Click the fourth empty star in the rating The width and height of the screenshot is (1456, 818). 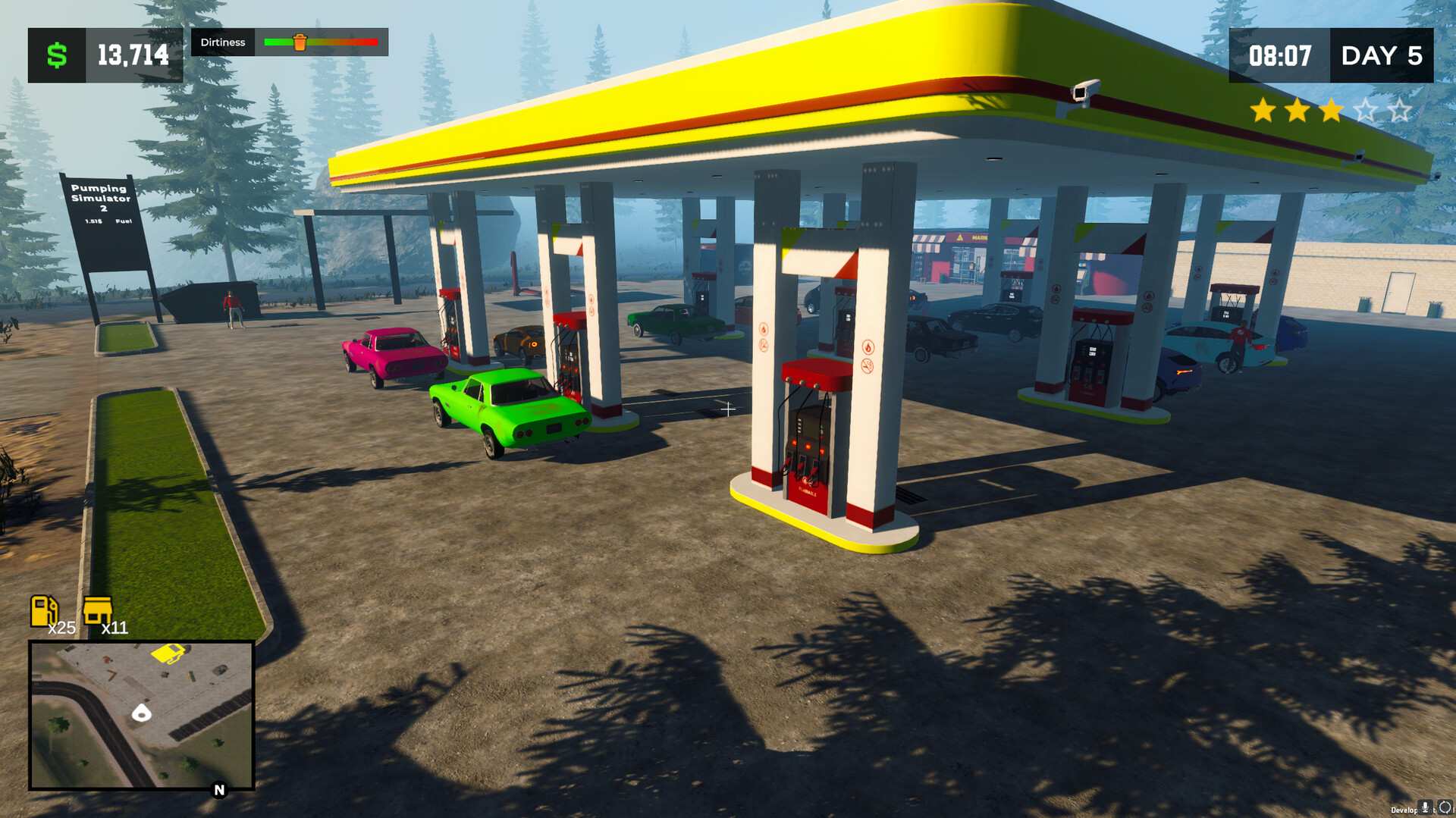click(x=1367, y=111)
